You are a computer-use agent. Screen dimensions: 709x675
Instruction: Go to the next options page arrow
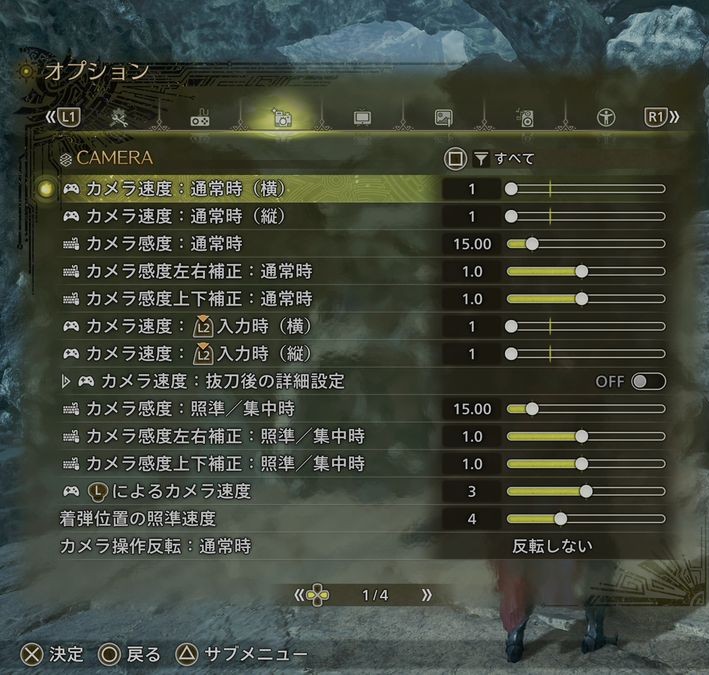(x=427, y=594)
